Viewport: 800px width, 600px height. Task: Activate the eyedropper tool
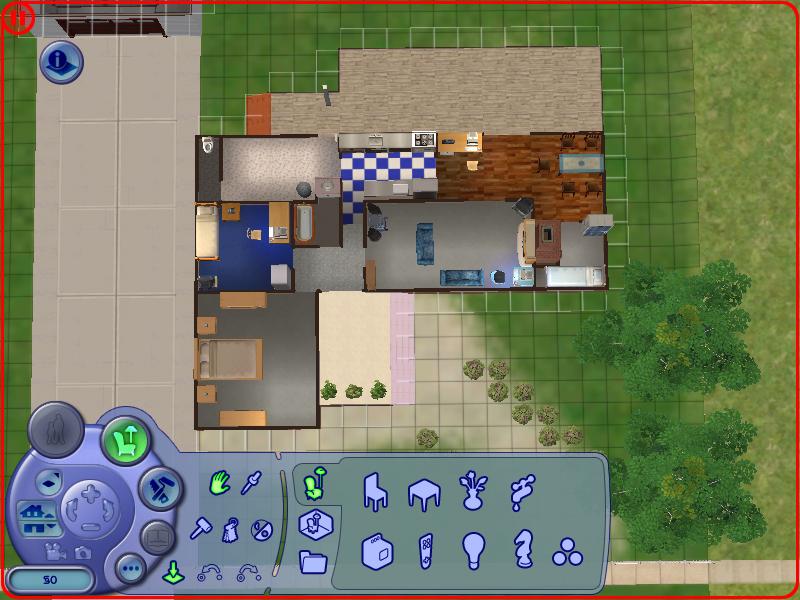(x=251, y=486)
